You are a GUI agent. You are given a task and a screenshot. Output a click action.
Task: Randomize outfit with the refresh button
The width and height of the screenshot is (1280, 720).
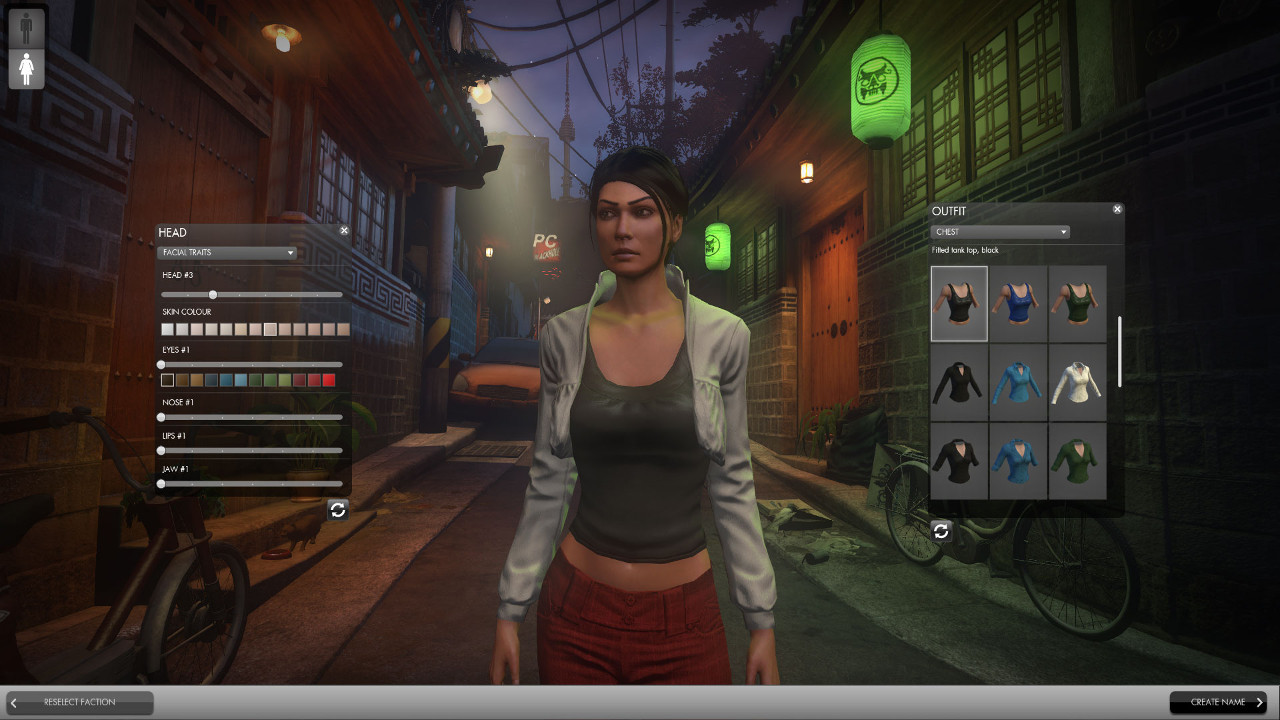click(x=941, y=531)
